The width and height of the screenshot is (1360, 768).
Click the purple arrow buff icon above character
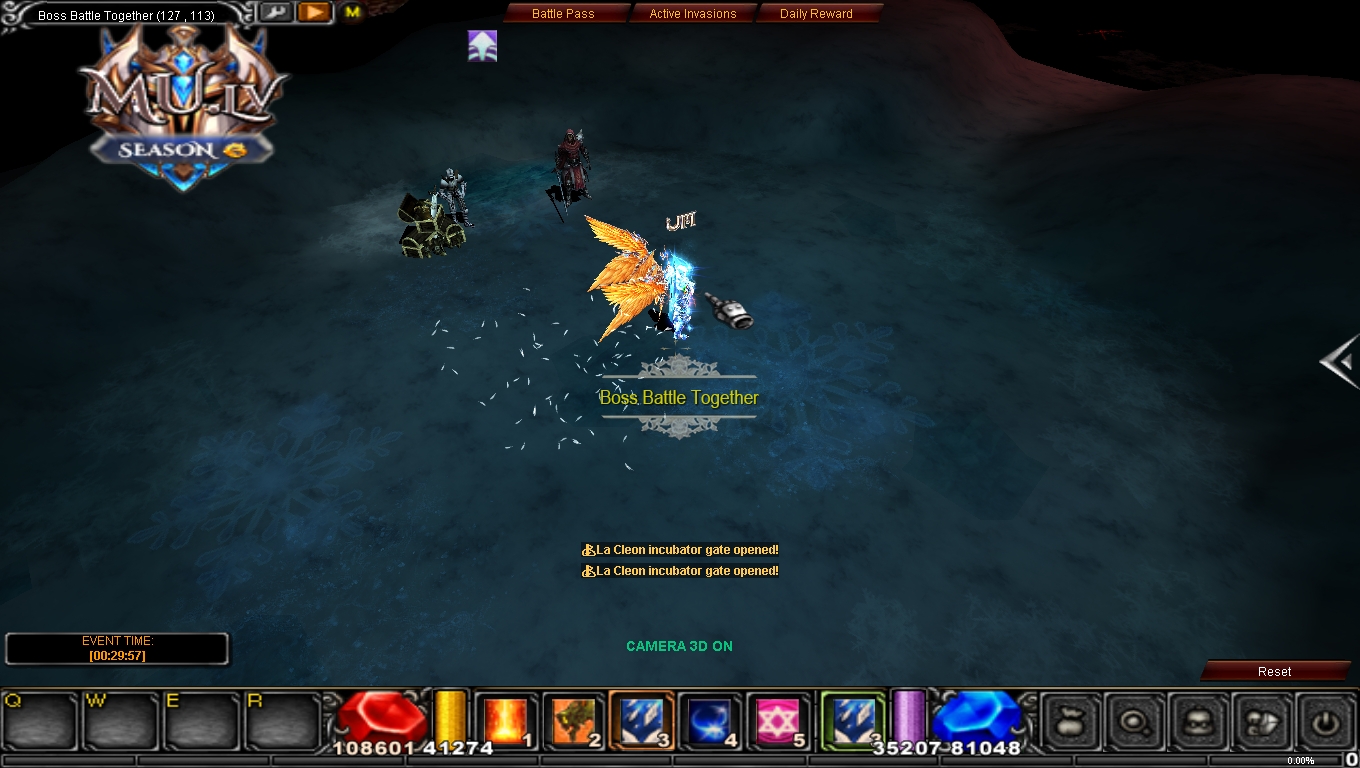click(x=482, y=45)
